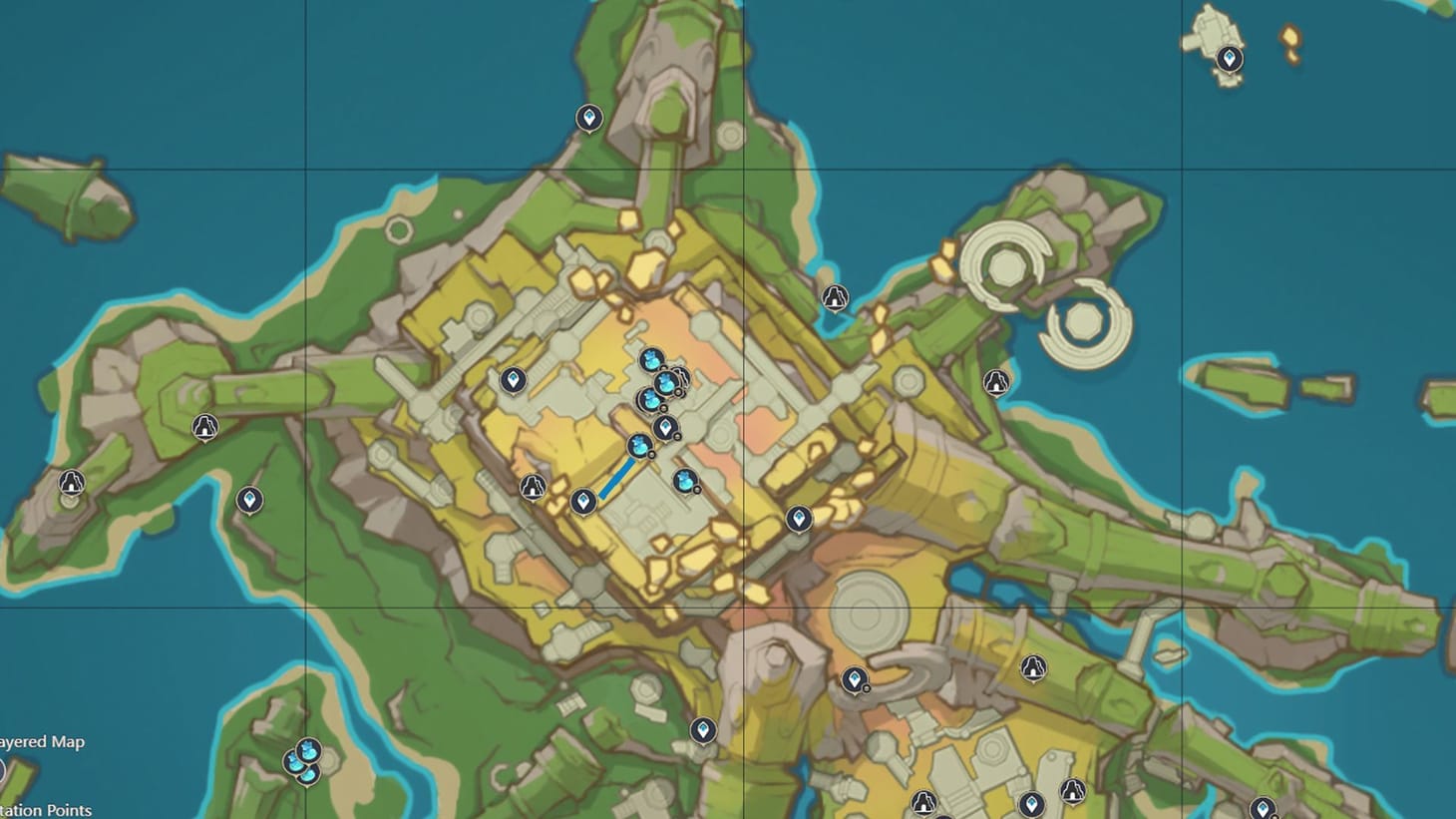Toggle the Layered Map view
The height and width of the screenshot is (819, 1456).
pos(42,742)
